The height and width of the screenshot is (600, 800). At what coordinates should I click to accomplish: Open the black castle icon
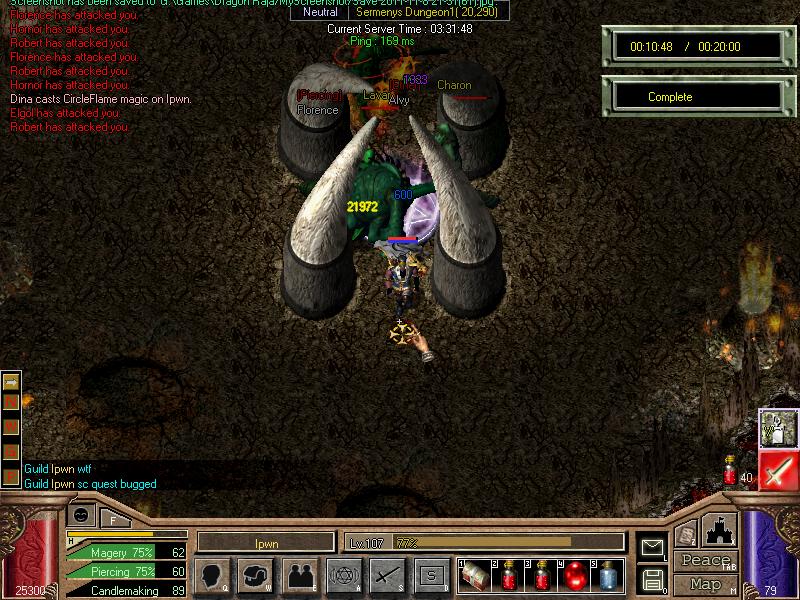721,530
